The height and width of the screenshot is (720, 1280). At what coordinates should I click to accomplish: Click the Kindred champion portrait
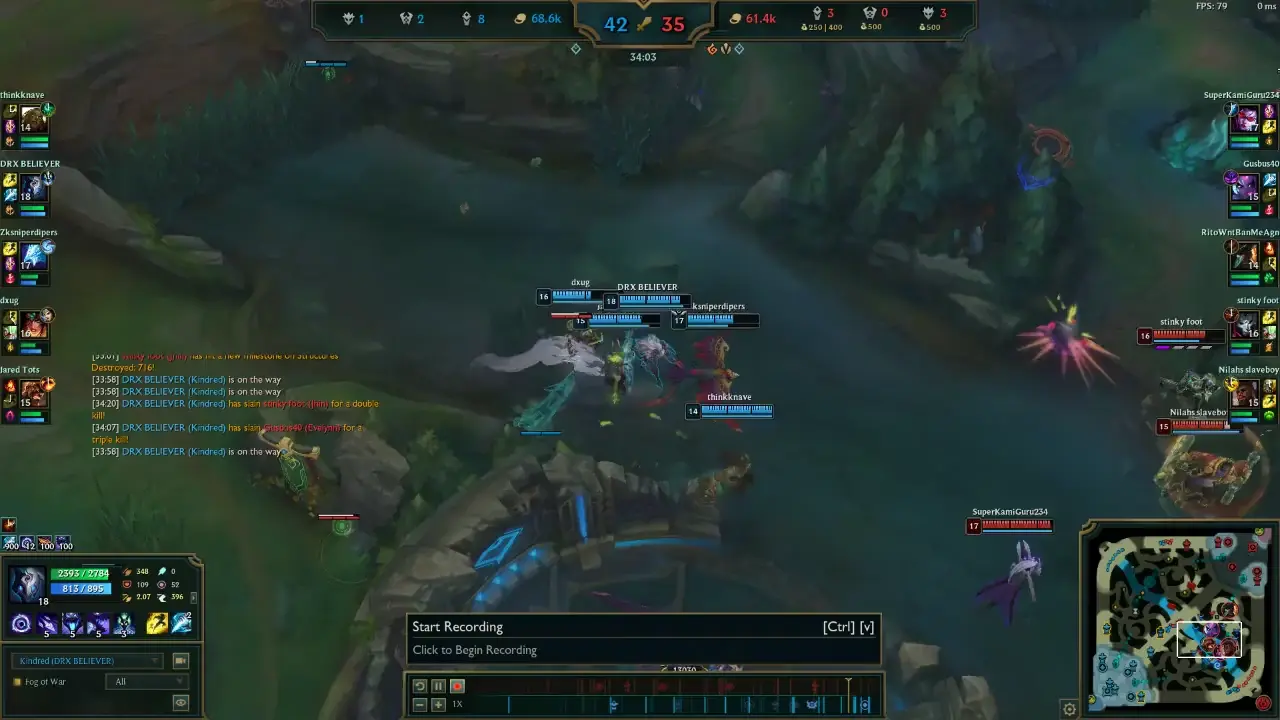pyautogui.click(x=27, y=582)
